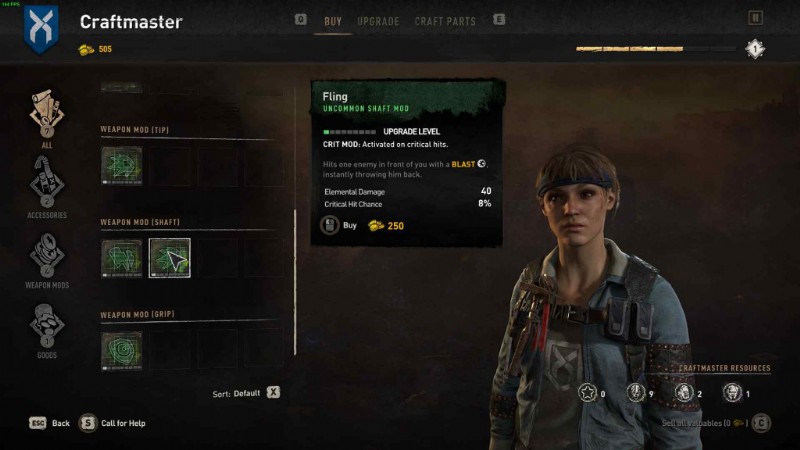
Task: Switch to the Upgrade tab
Action: (378, 21)
